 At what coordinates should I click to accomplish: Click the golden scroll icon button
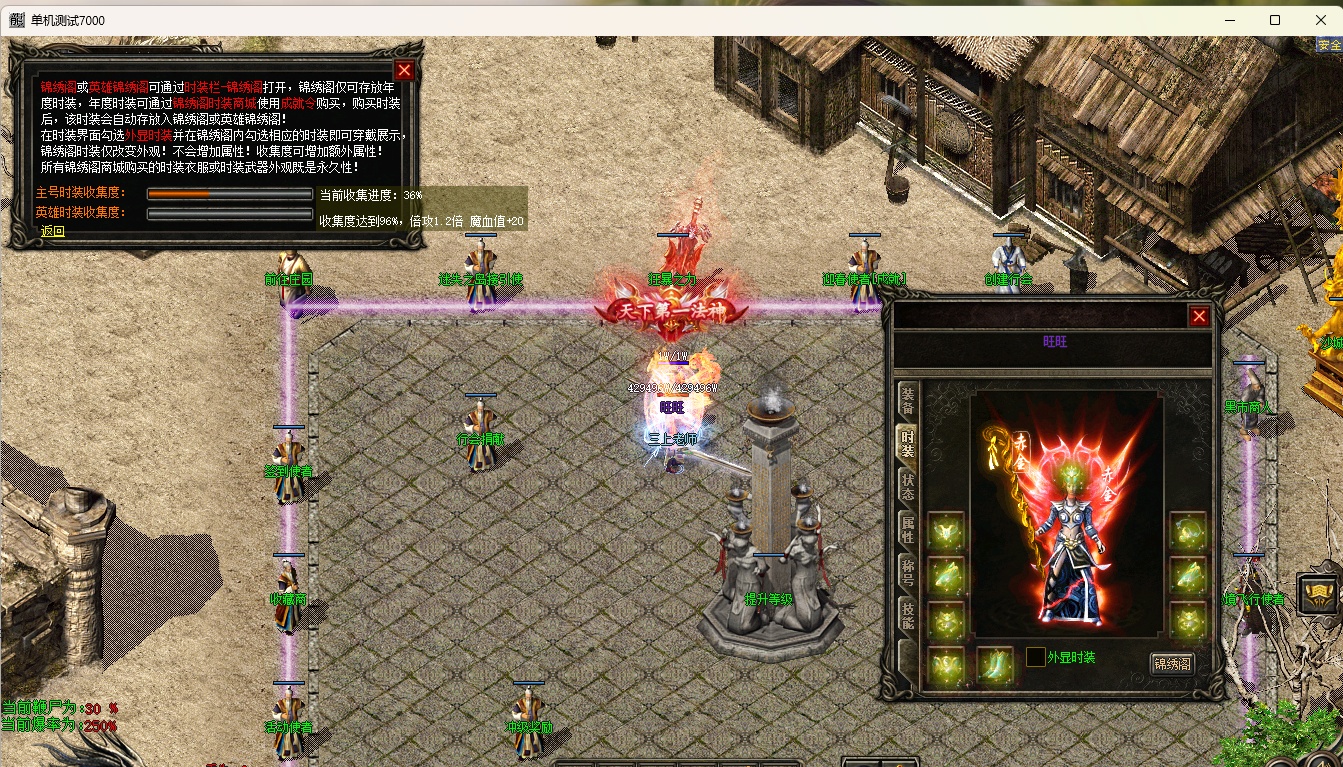(1319, 594)
